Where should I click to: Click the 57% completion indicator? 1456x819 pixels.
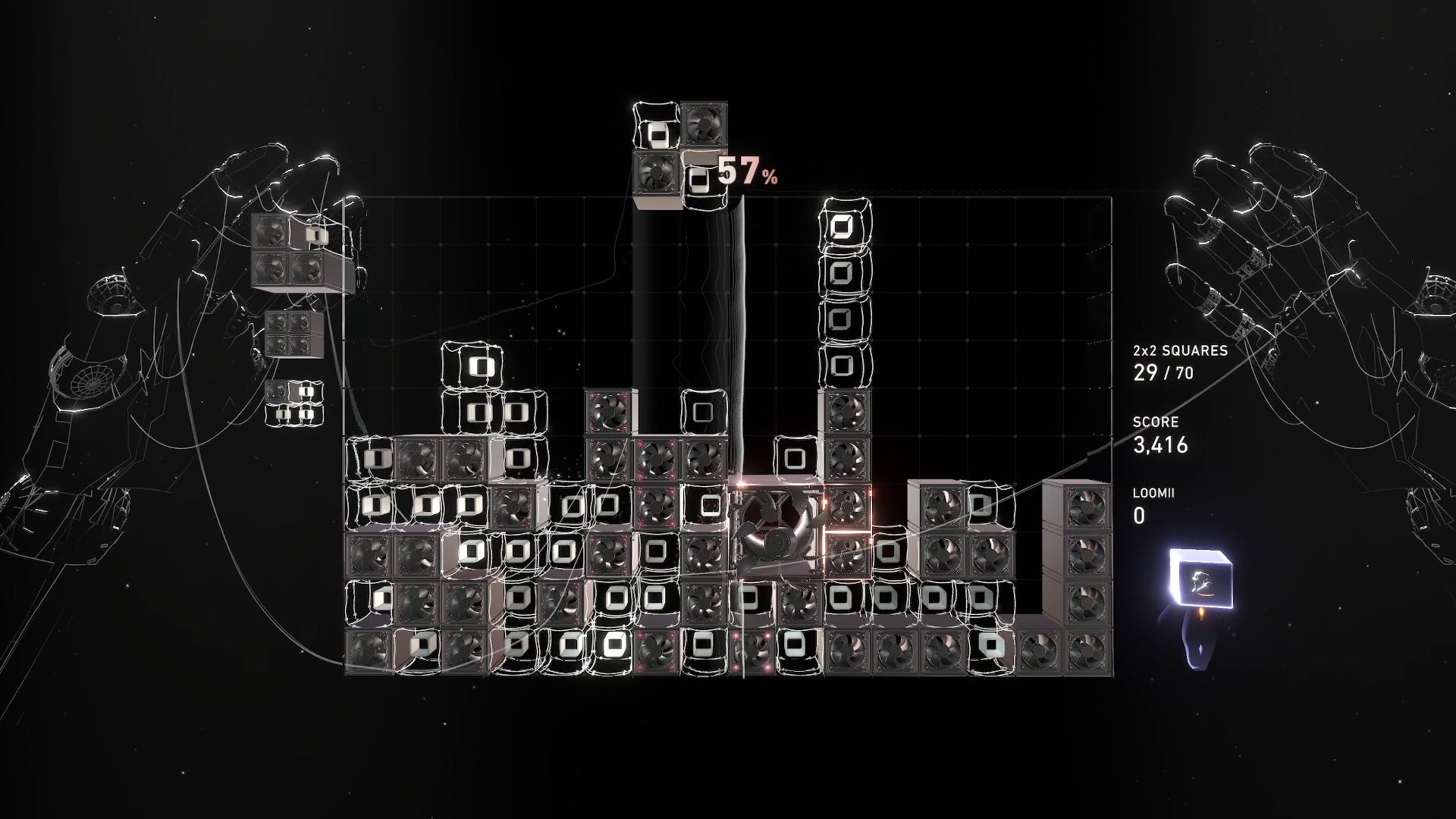(x=751, y=176)
